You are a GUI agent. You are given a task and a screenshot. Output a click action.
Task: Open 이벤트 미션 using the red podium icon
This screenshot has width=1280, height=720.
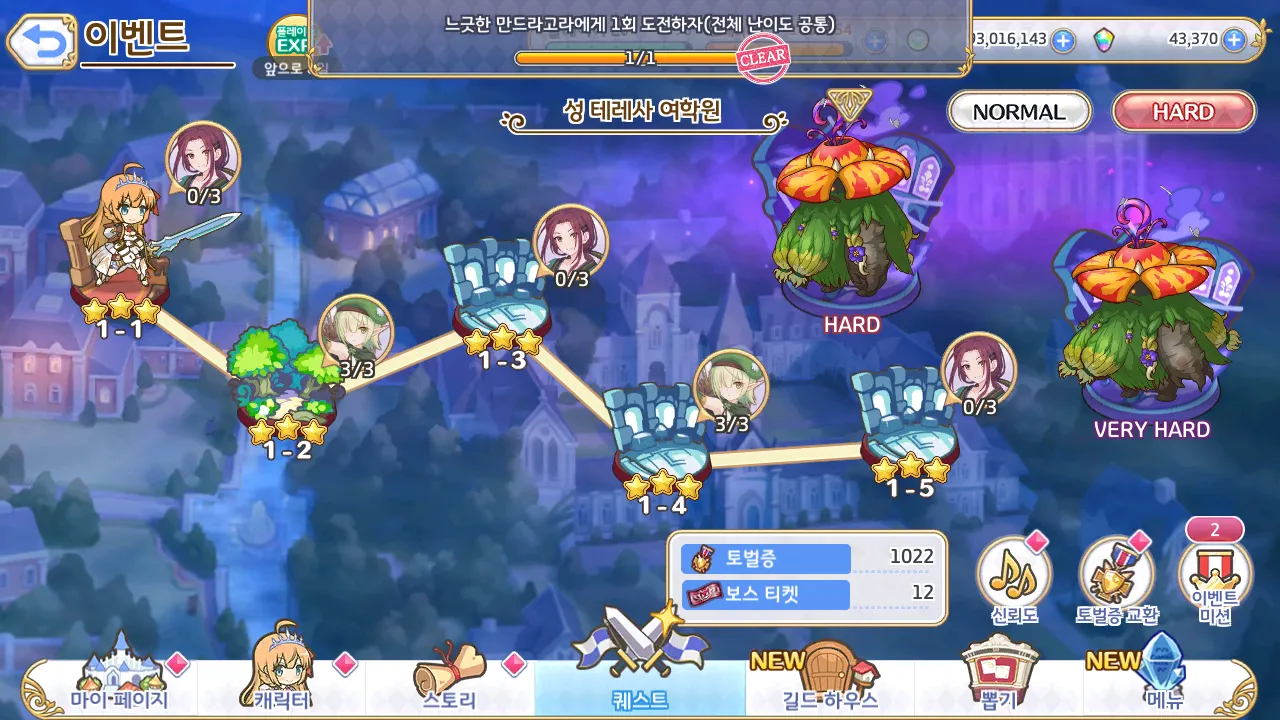(x=1213, y=575)
